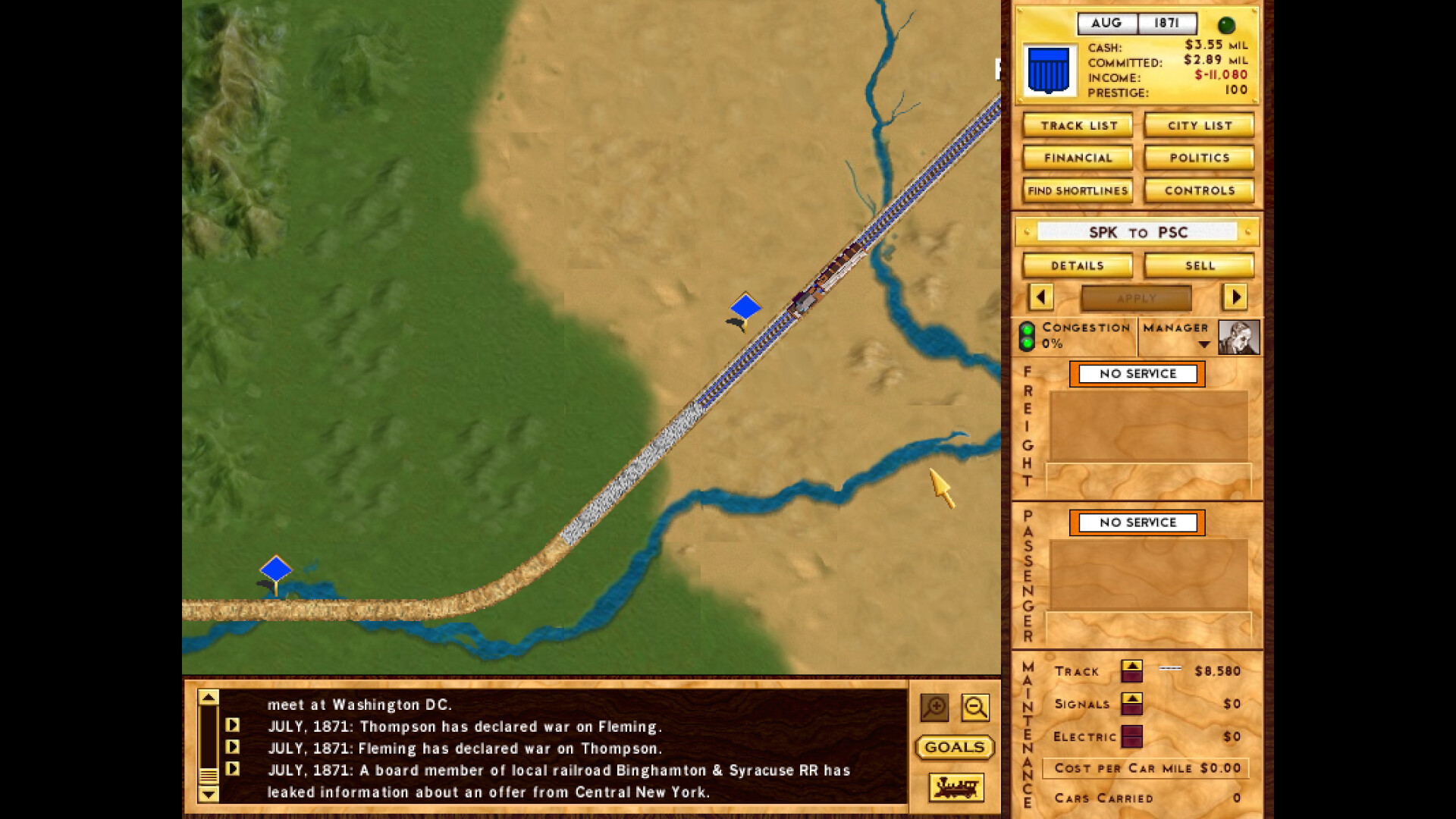The image size is (1456, 819).
Task: Open the Politics panel
Action: click(1198, 158)
